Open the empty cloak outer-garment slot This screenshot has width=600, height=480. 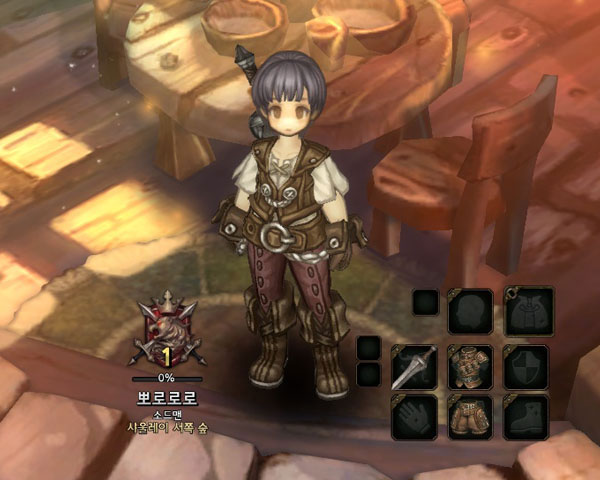[x=527, y=312]
